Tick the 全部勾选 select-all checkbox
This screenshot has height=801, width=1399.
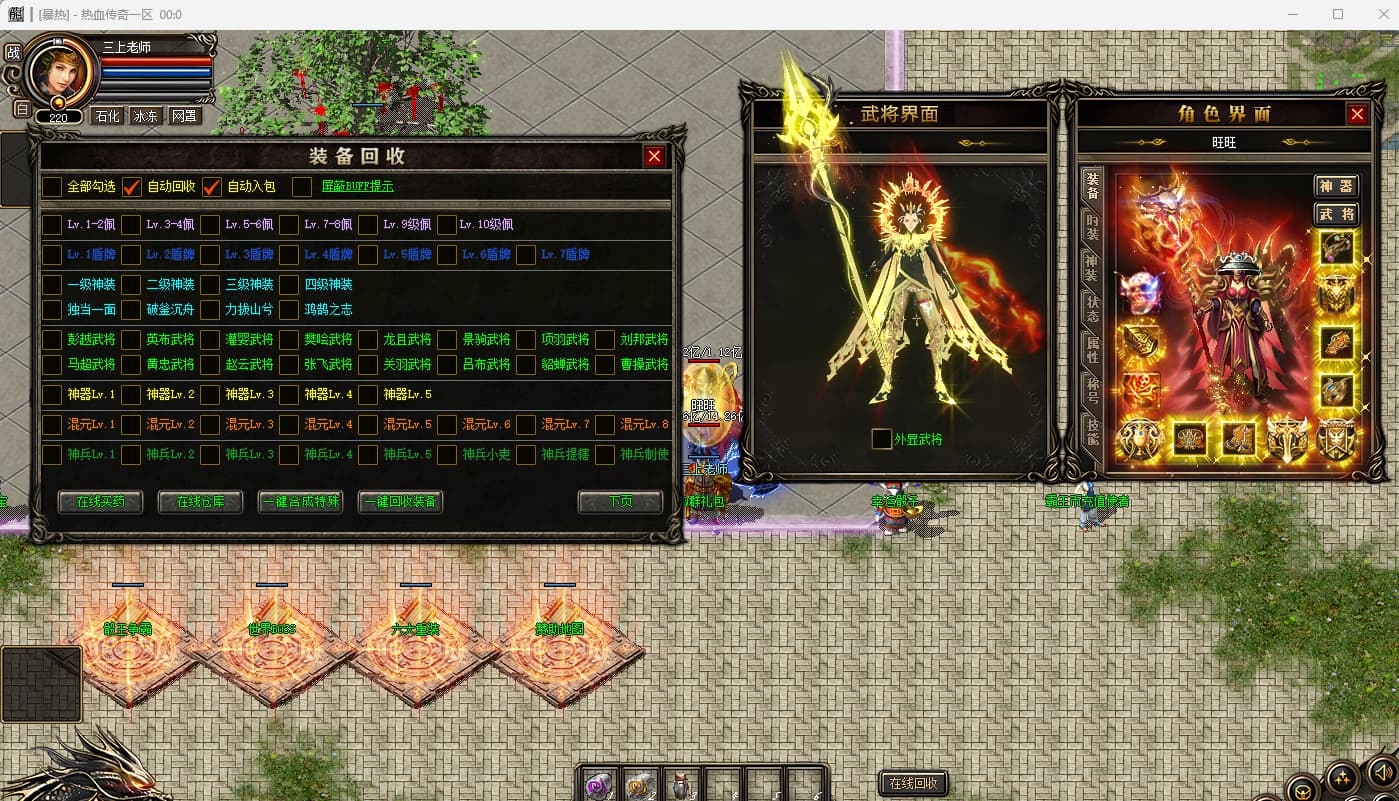point(52,187)
